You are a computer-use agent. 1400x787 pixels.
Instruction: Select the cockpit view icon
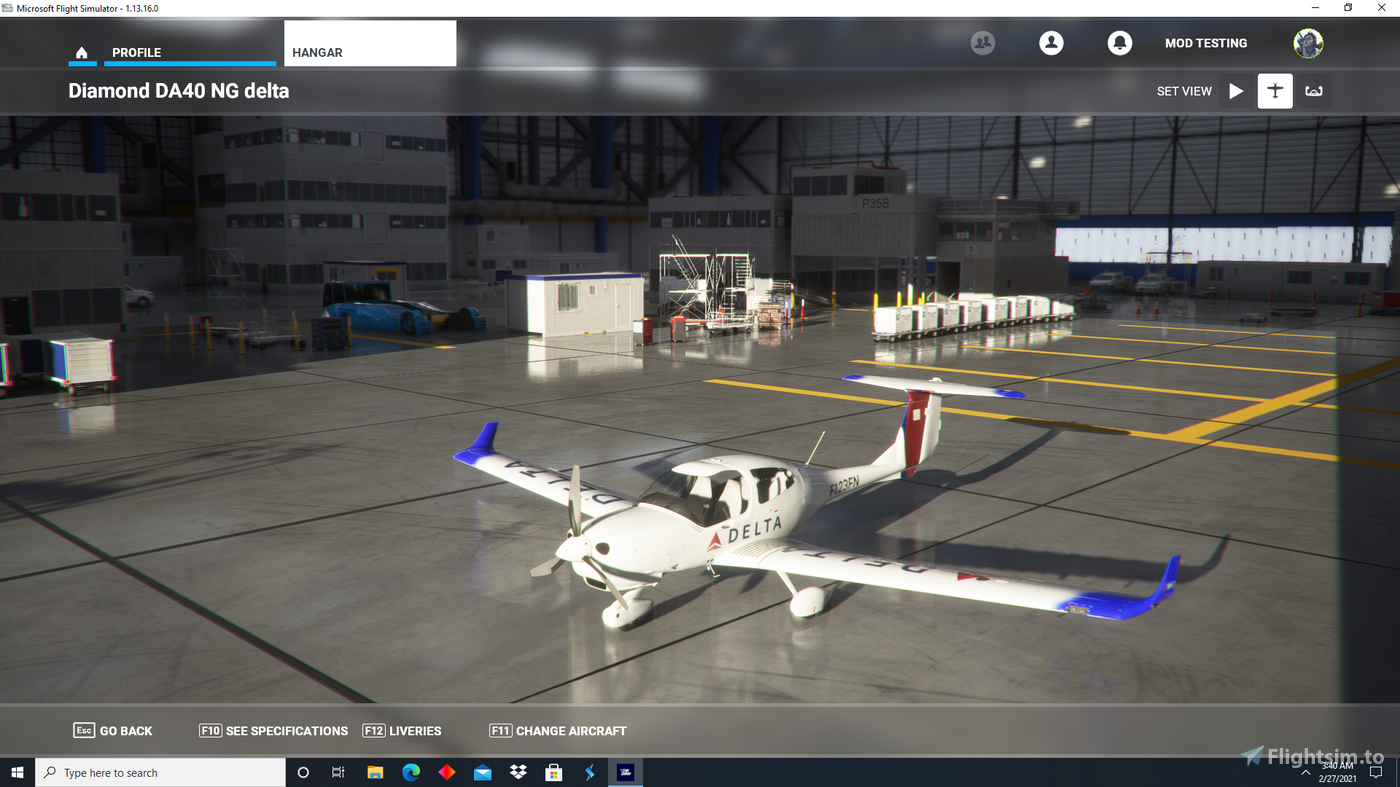1312,90
